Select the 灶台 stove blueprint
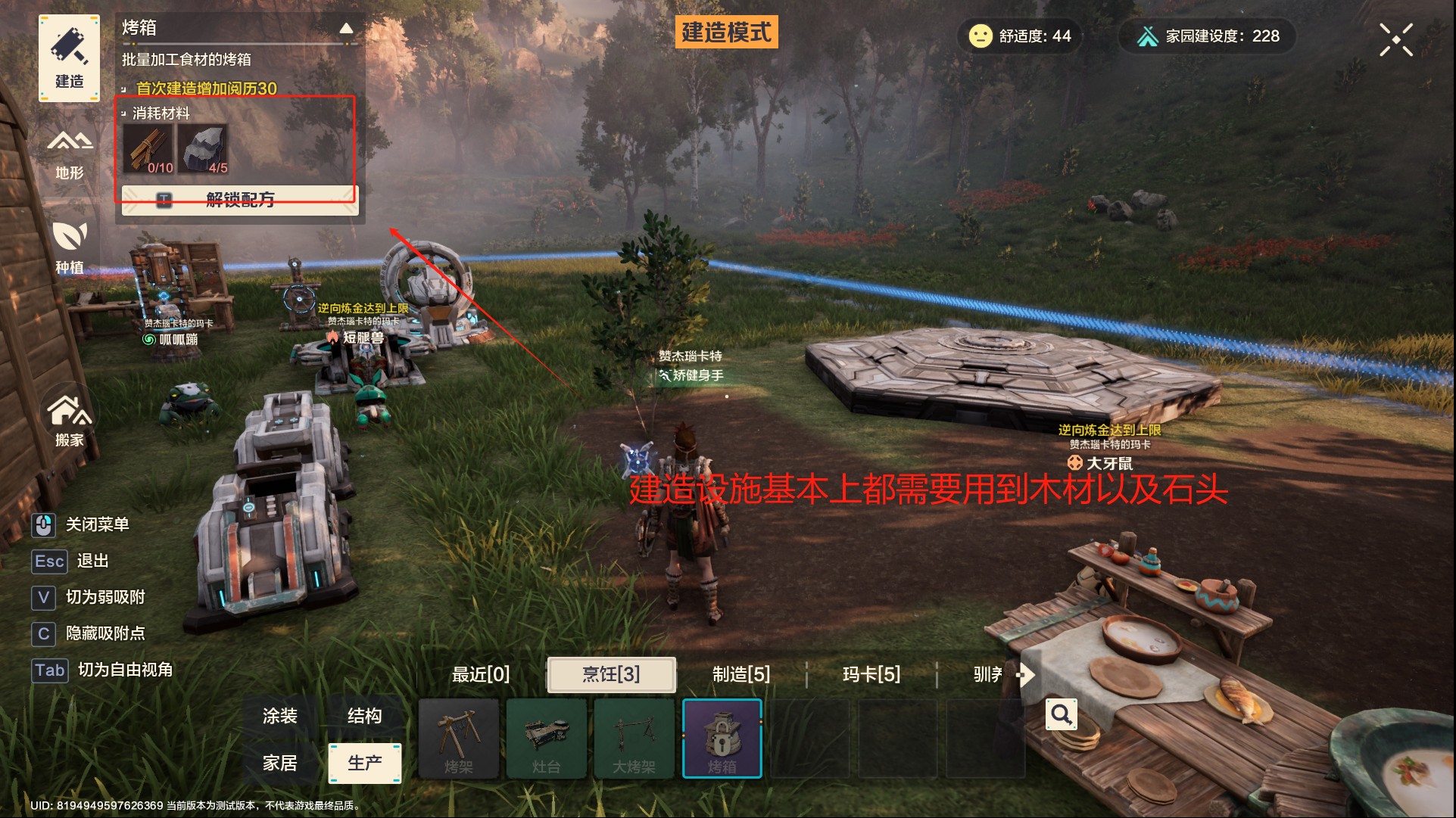This screenshot has width=1456, height=818. (547, 738)
